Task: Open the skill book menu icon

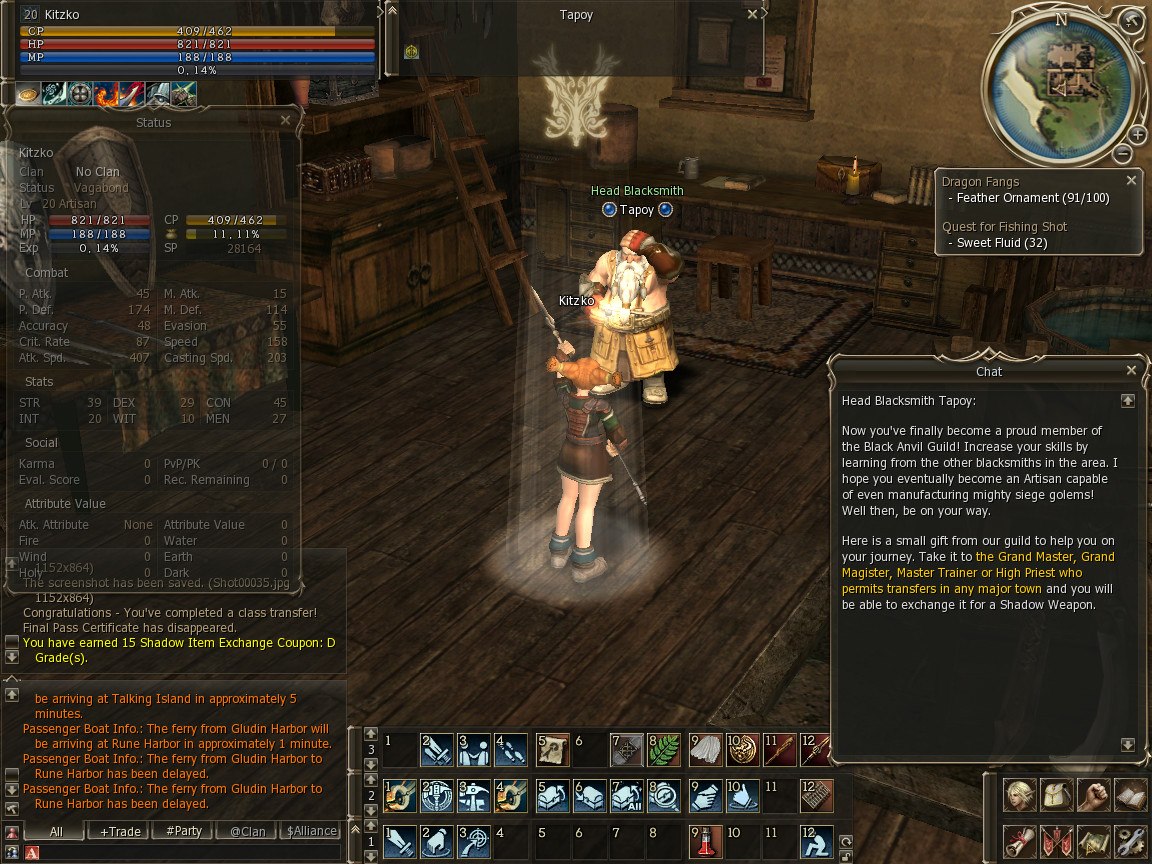Action: coord(1131,795)
